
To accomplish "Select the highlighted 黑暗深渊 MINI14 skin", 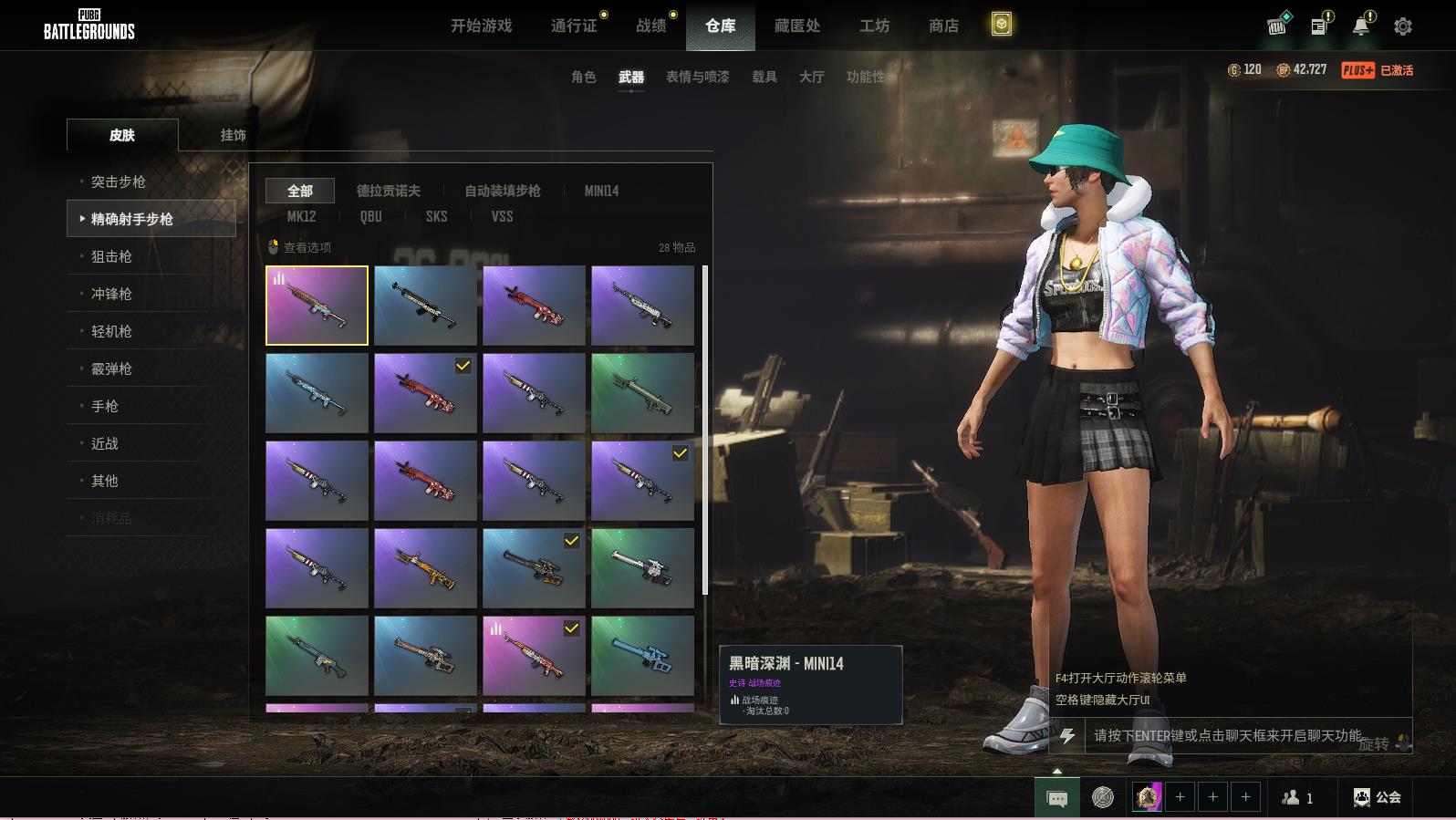I will [x=317, y=306].
